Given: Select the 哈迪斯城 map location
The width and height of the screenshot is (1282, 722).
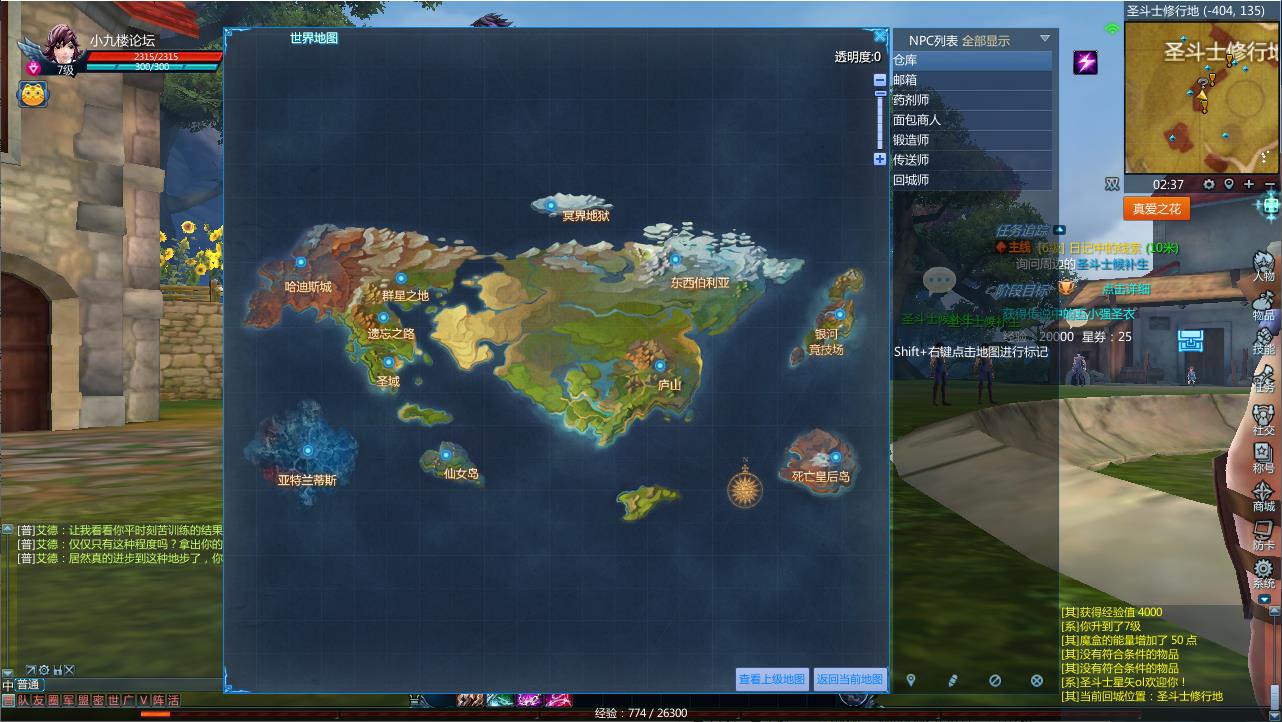Looking at the screenshot, I should [x=301, y=262].
